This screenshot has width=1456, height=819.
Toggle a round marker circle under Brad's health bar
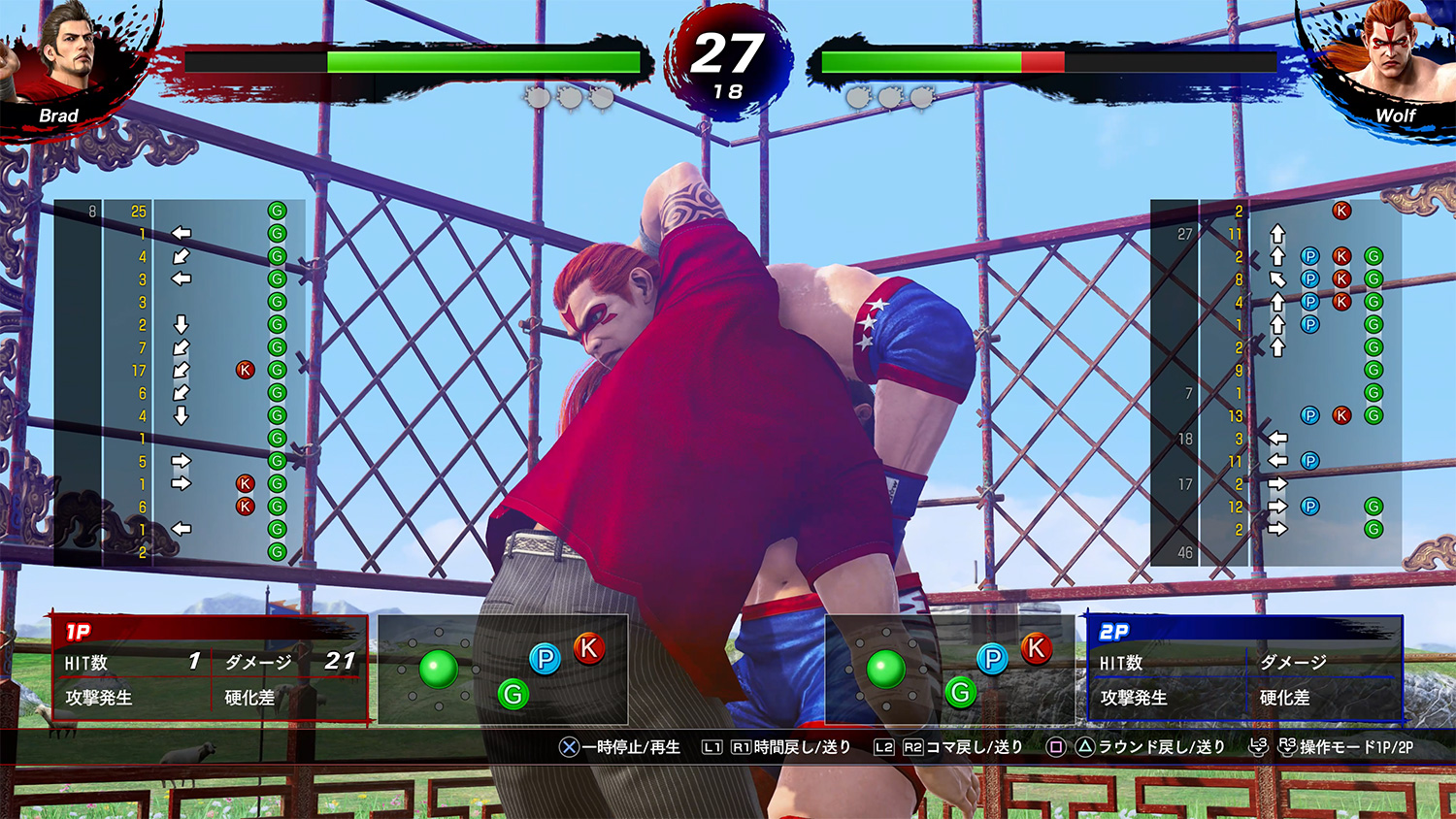[537, 97]
